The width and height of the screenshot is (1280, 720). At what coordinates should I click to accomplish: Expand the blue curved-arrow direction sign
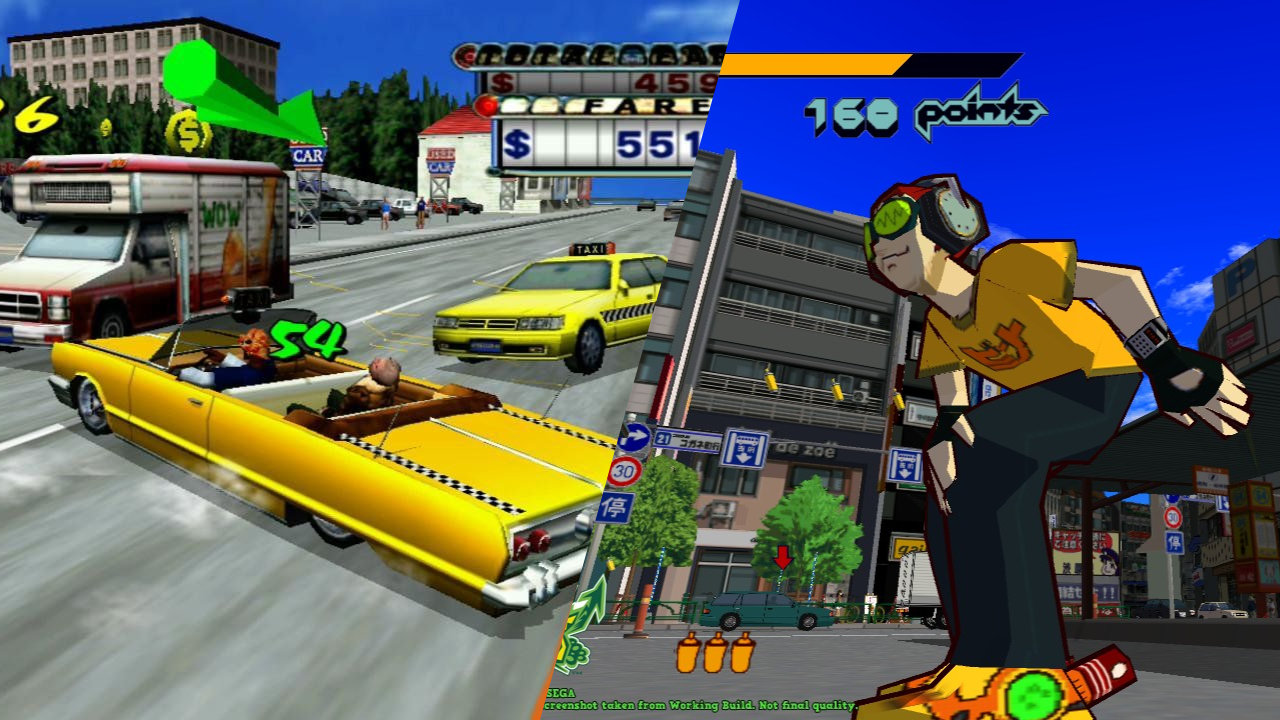click(636, 438)
